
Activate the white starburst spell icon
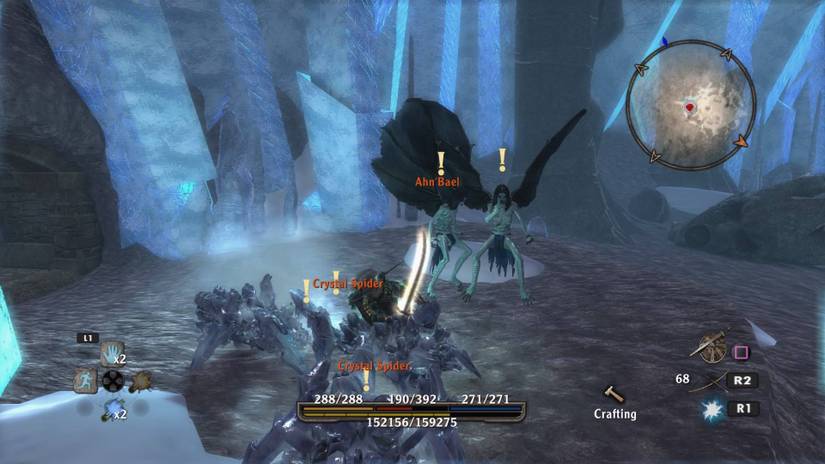pyautogui.click(x=711, y=408)
